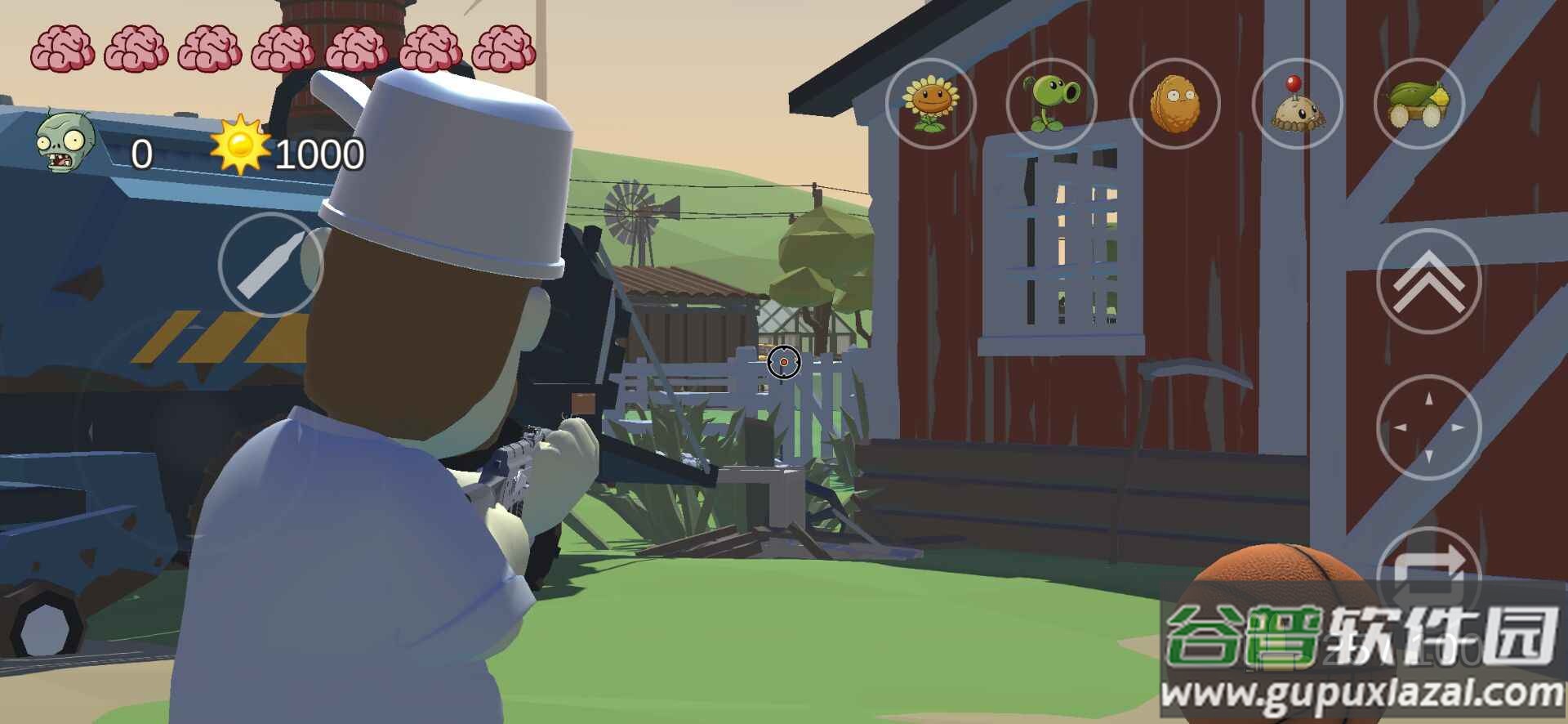Screen dimensions: 1568x724
Task: Select the Potato Mine plant button
Action: [x=1297, y=104]
